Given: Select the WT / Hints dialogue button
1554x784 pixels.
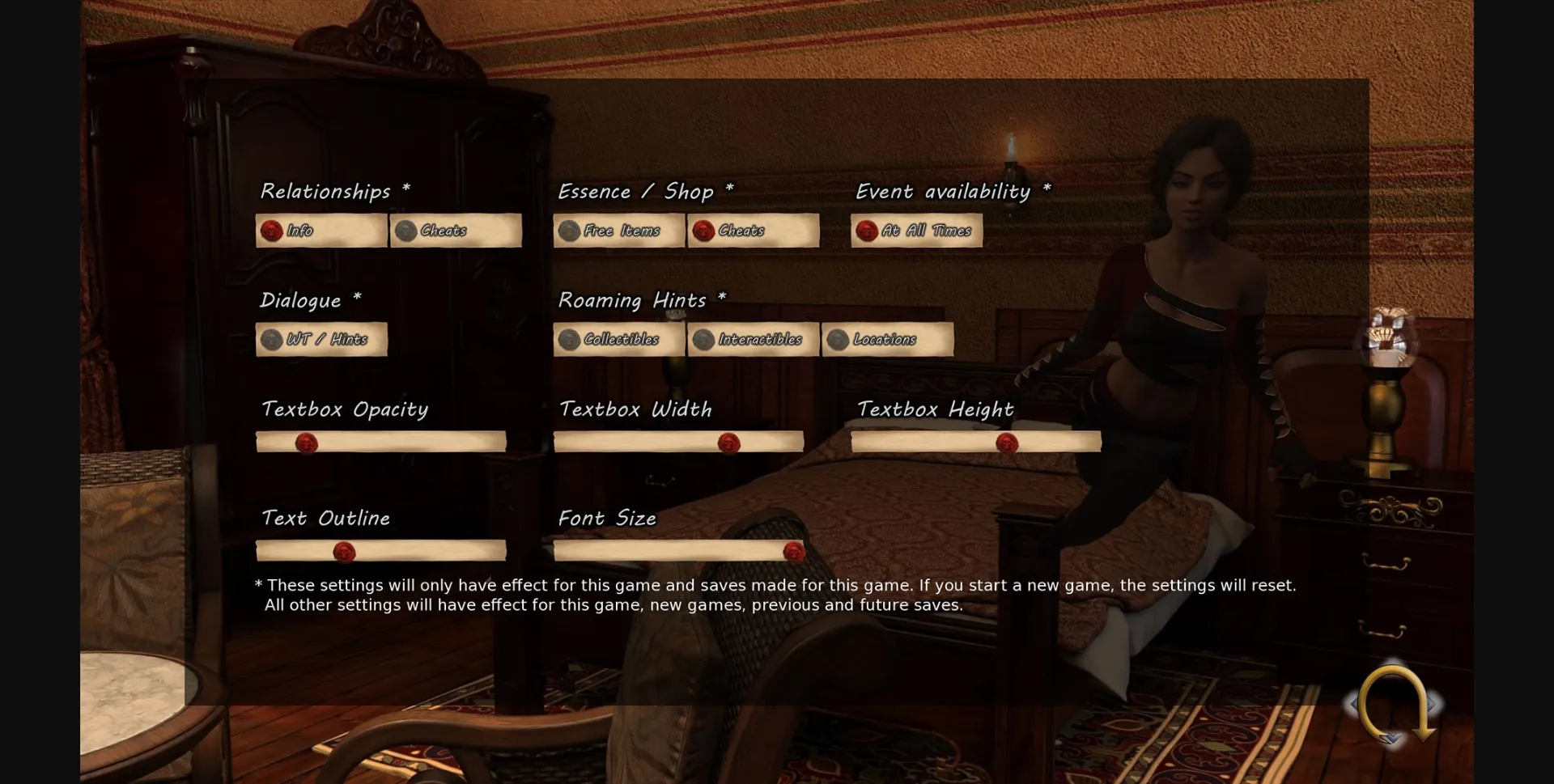Looking at the screenshot, I should [x=321, y=339].
